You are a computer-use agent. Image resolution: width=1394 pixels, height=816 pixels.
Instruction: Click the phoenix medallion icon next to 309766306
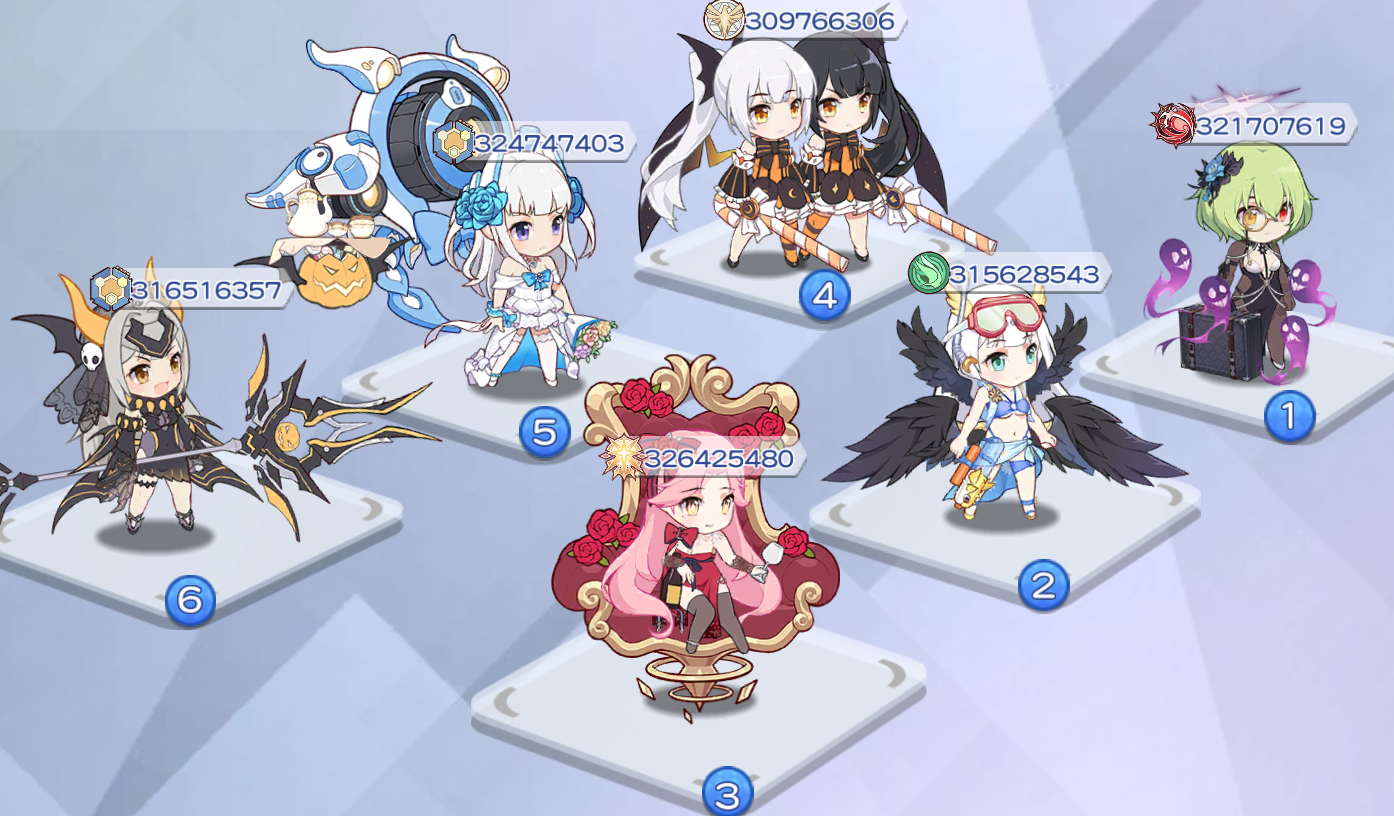(x=725, y=18)
